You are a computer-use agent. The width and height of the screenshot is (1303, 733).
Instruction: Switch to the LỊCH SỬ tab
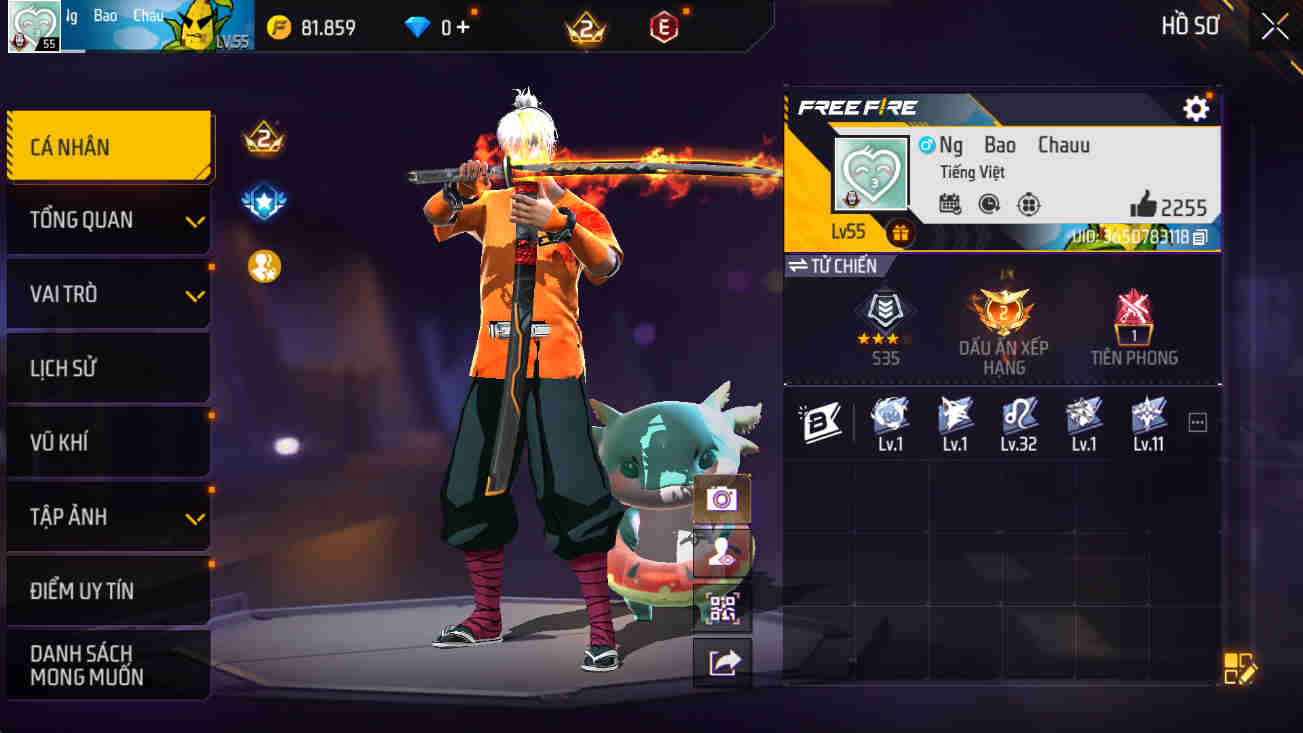click(x=108, y=368)
